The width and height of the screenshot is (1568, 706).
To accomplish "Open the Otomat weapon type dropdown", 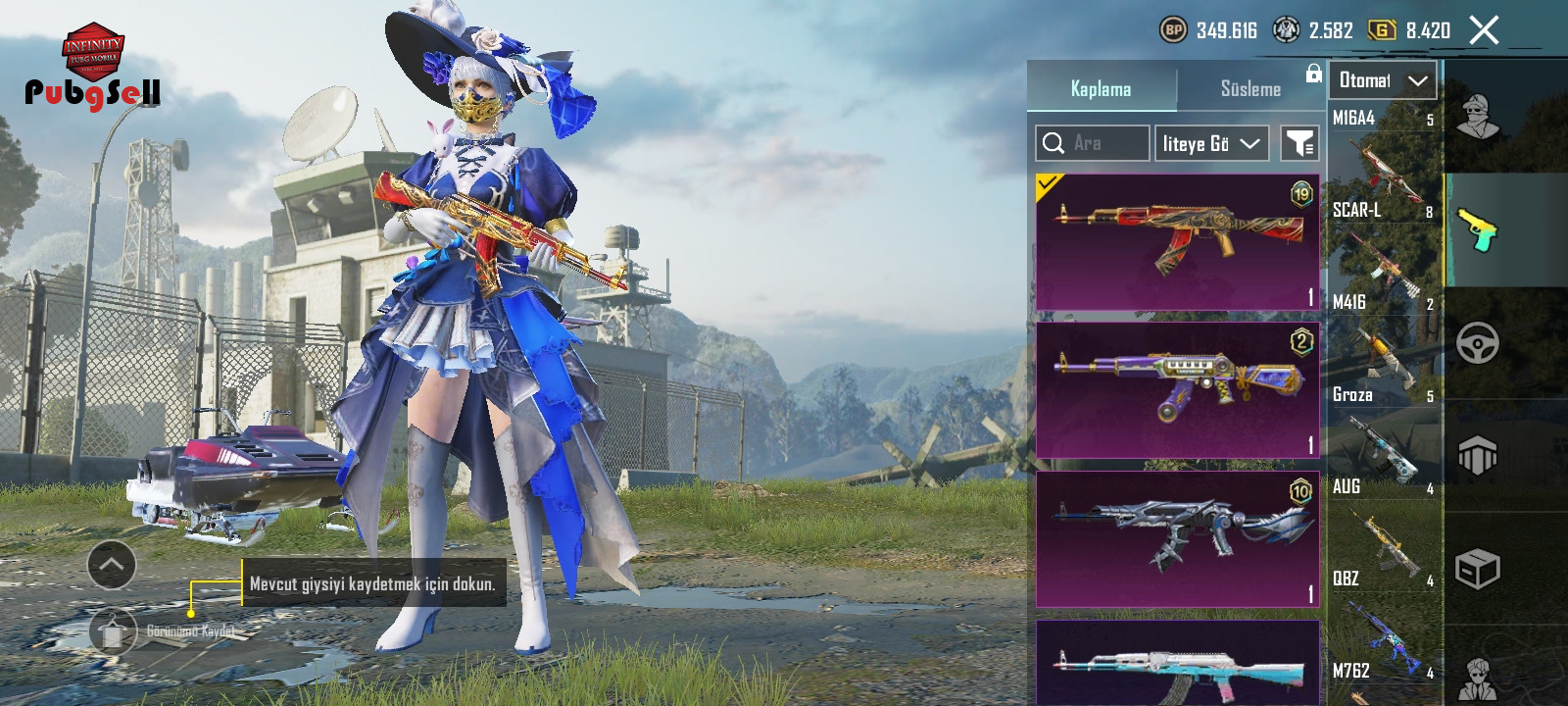I will tap(1382, 80).
